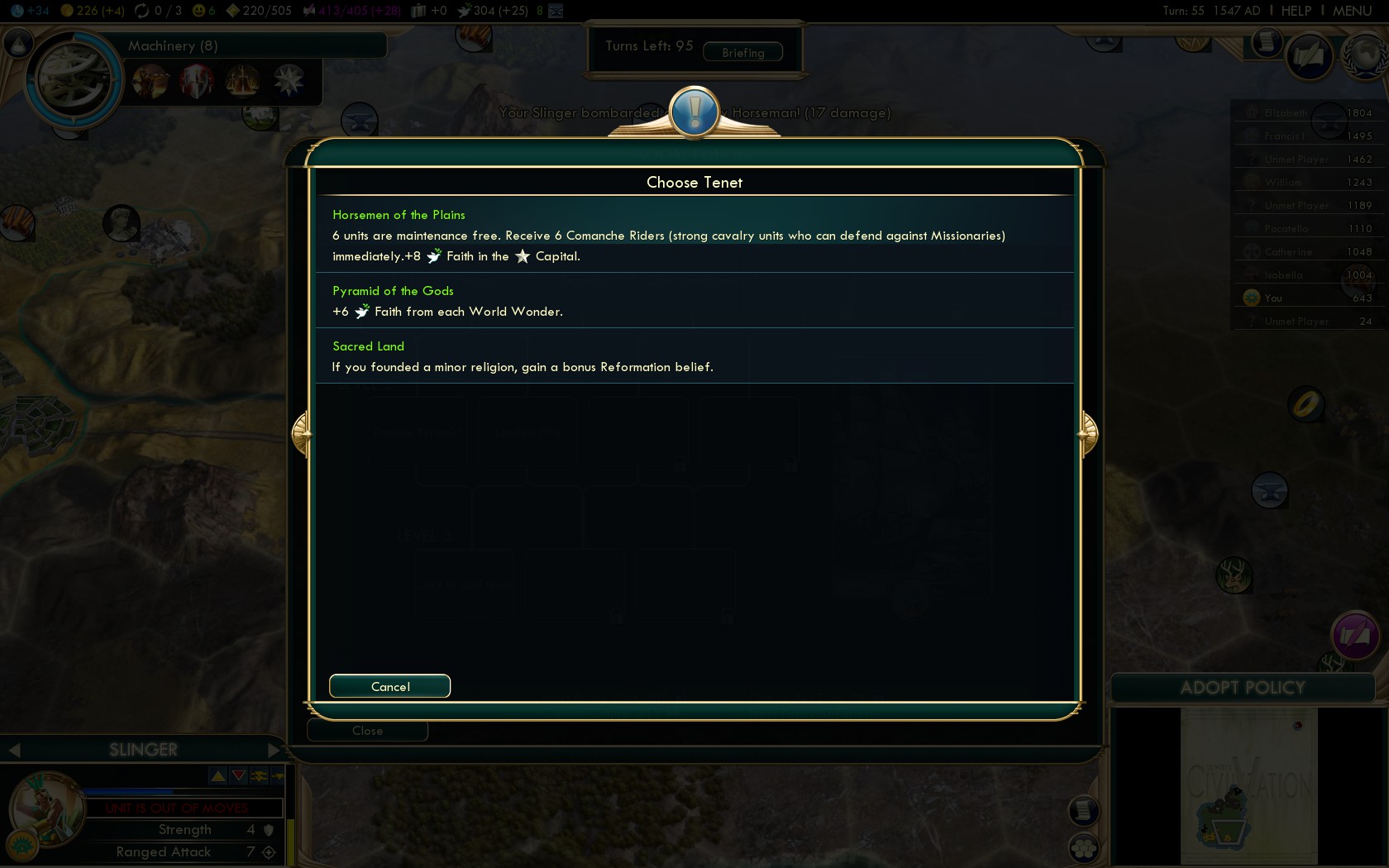Image resolution: width=1389 pixels, height=868 pixels.
Task: Cancel the Choose Tenet dialog
Action: pos(389,686)
